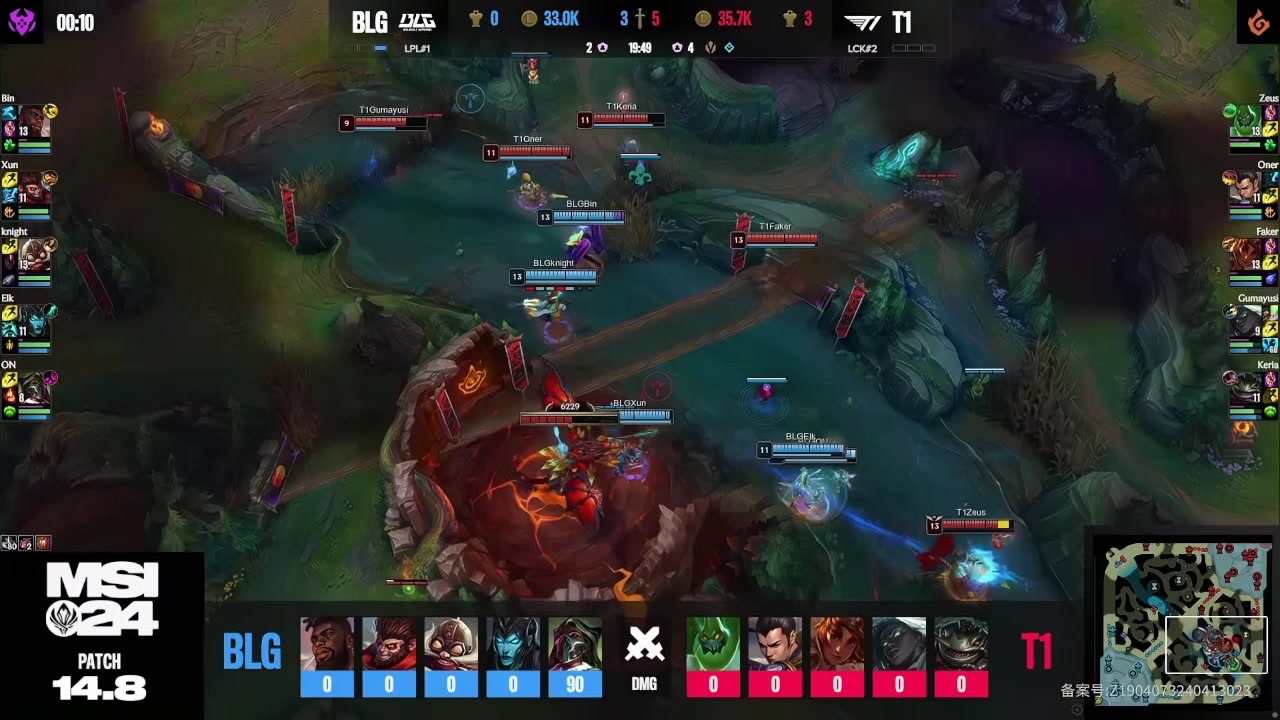The height and width of the screenshot is (720, 1280).
Task: Choose knight's champion portrait in the sidebar
Action: (x=33, y=254)
